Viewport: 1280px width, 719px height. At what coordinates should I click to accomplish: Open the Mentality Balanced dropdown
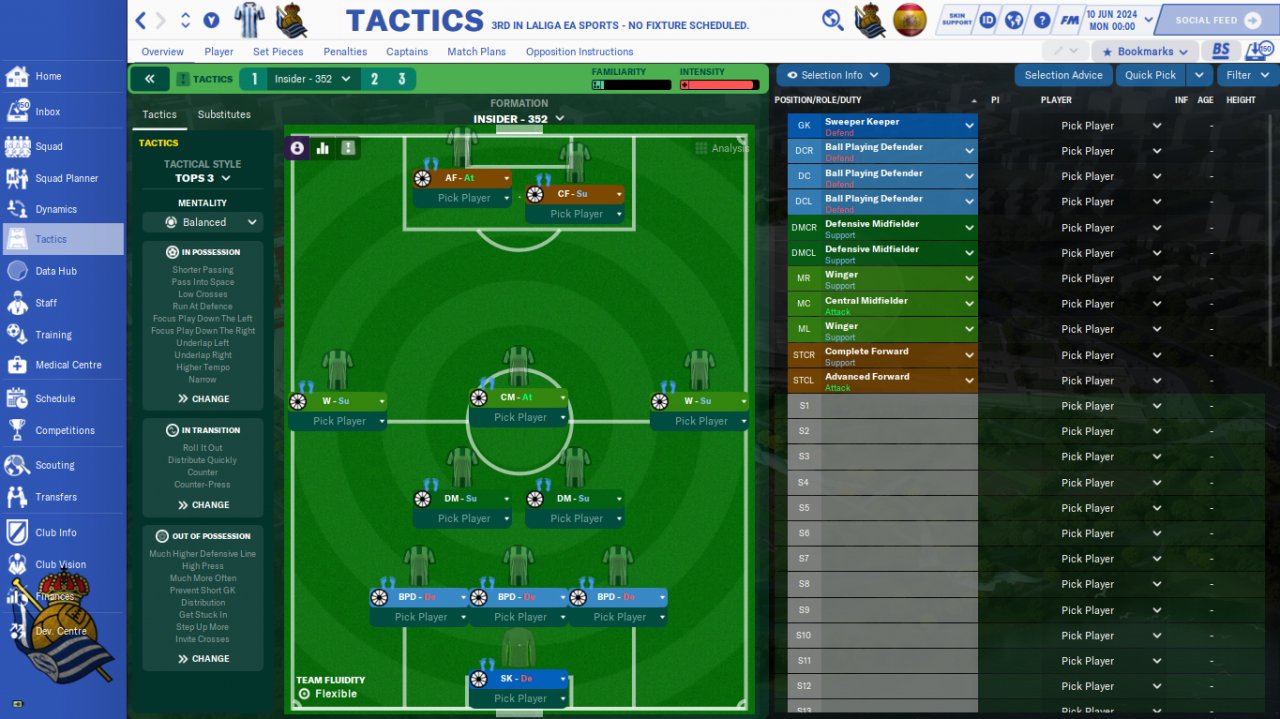pyautogui.click(x=203, y=222)
